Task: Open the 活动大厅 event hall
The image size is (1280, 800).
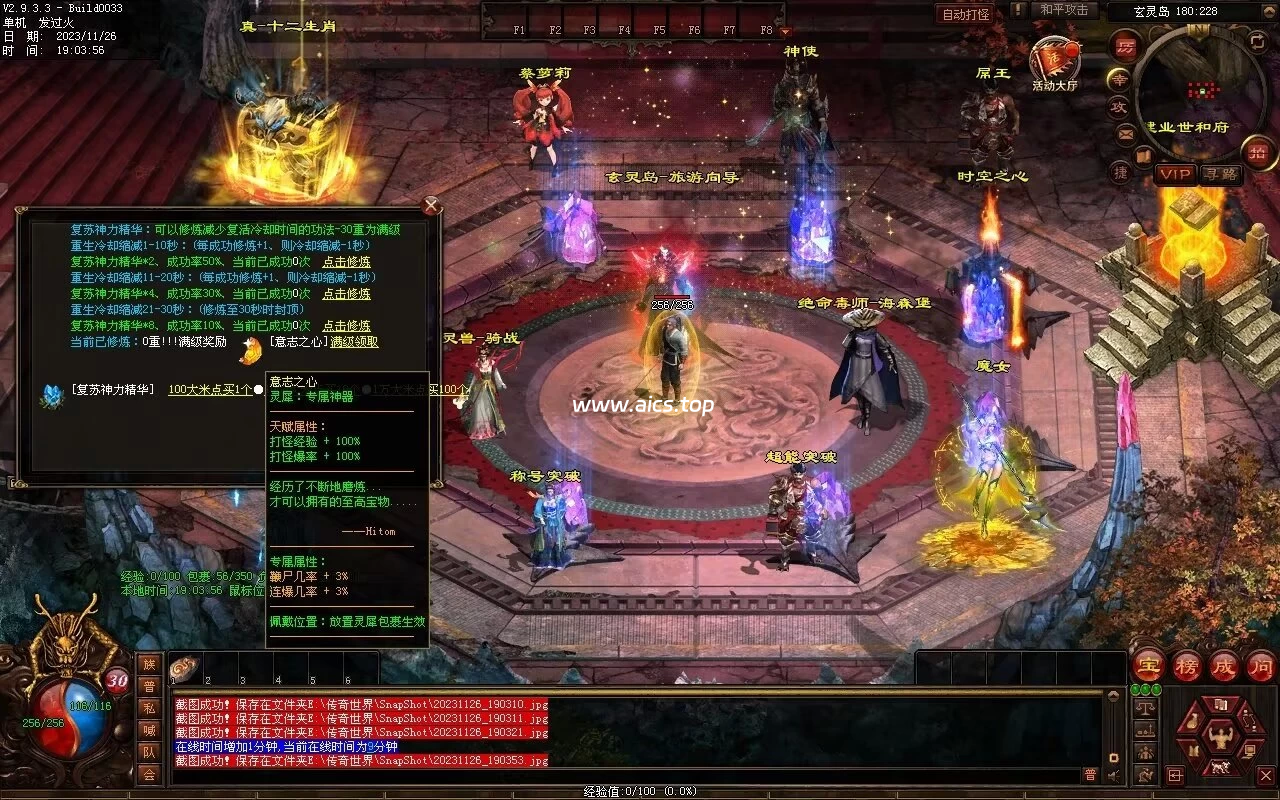Action: pyautogui.click(x=1054, y=64)
